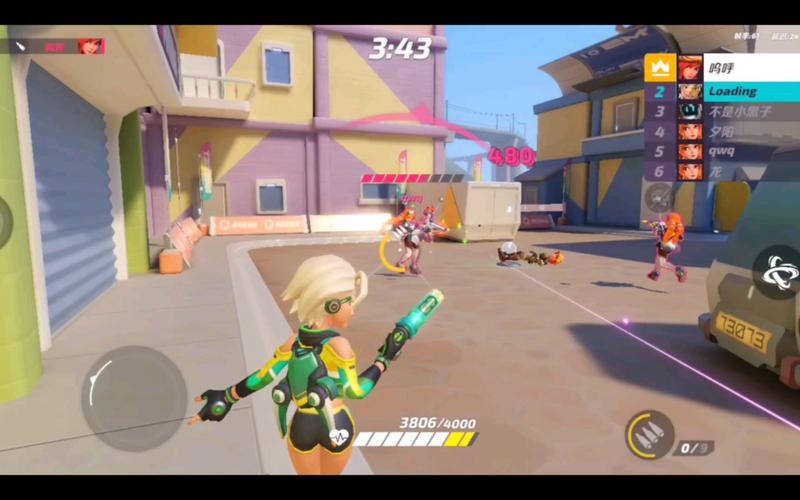
Task: Select the qwq player row in rankings
Action: pyautogui.click(x=721, y=151)
